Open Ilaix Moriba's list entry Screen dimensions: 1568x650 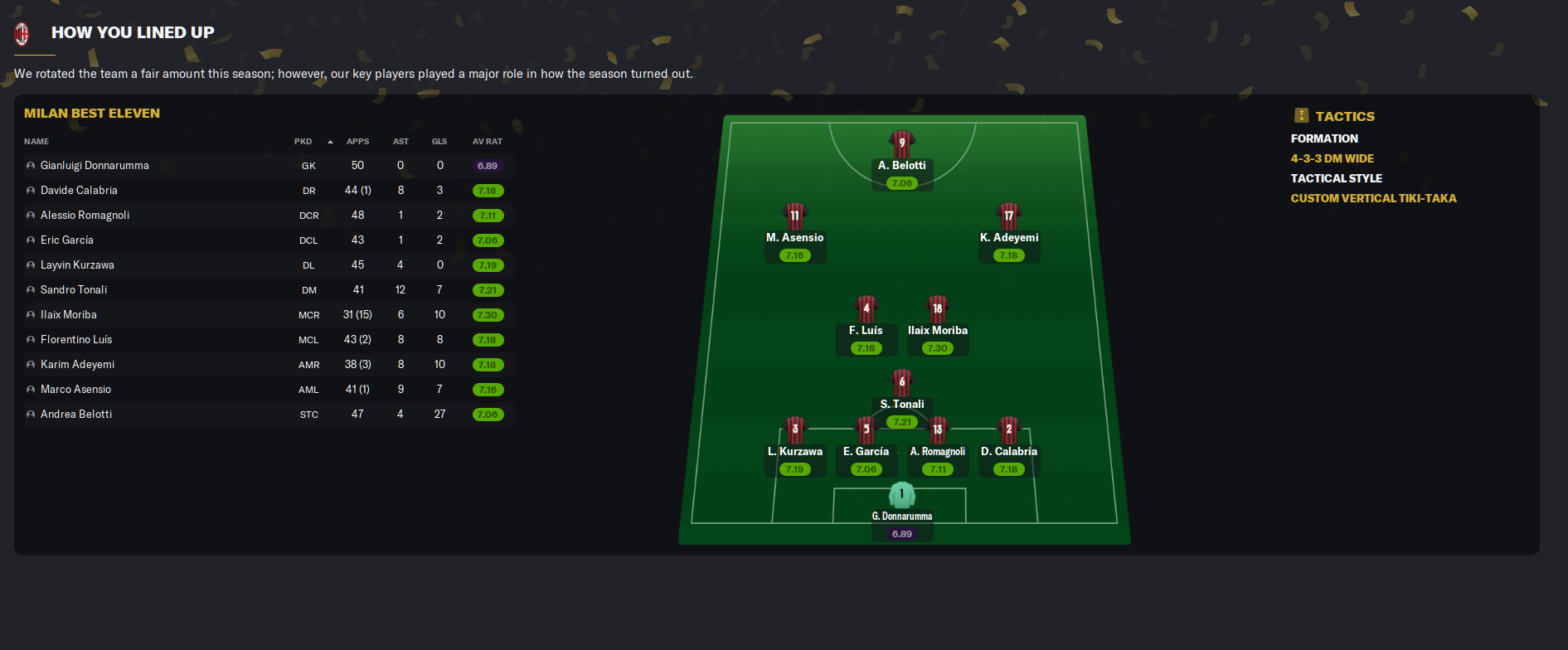click(68, 315)
